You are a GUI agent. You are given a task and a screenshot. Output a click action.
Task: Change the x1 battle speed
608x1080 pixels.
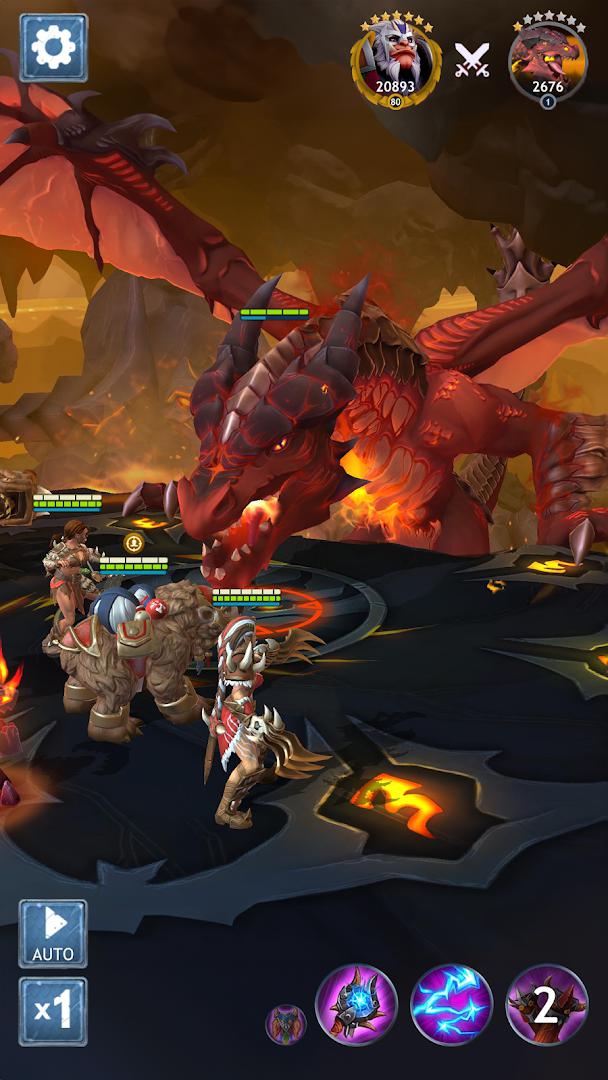(x=53, y=1011)
